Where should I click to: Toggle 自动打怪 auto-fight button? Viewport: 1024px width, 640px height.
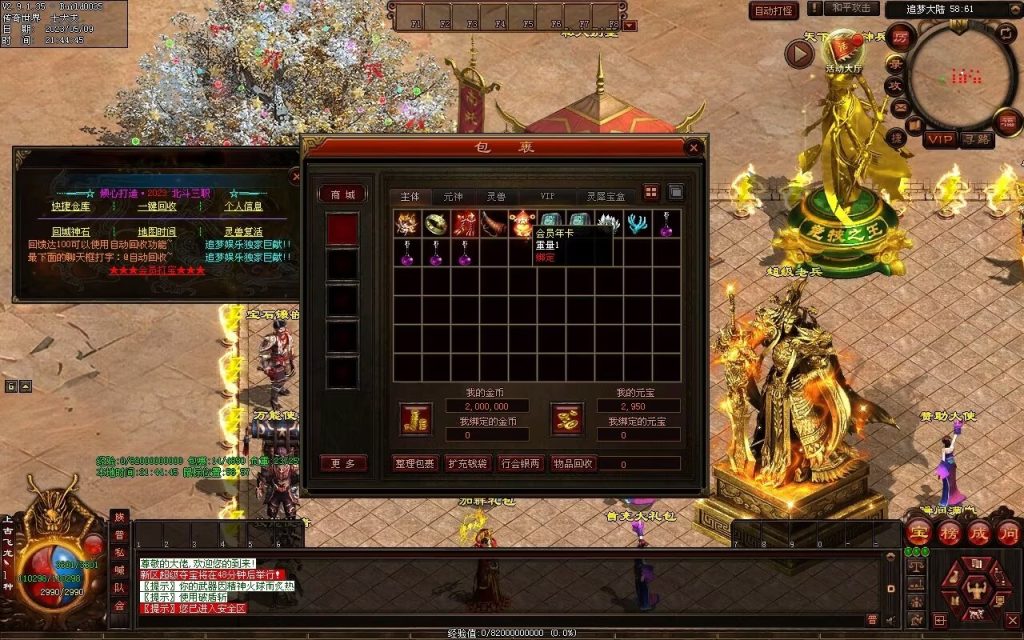[x=774, y=11]
